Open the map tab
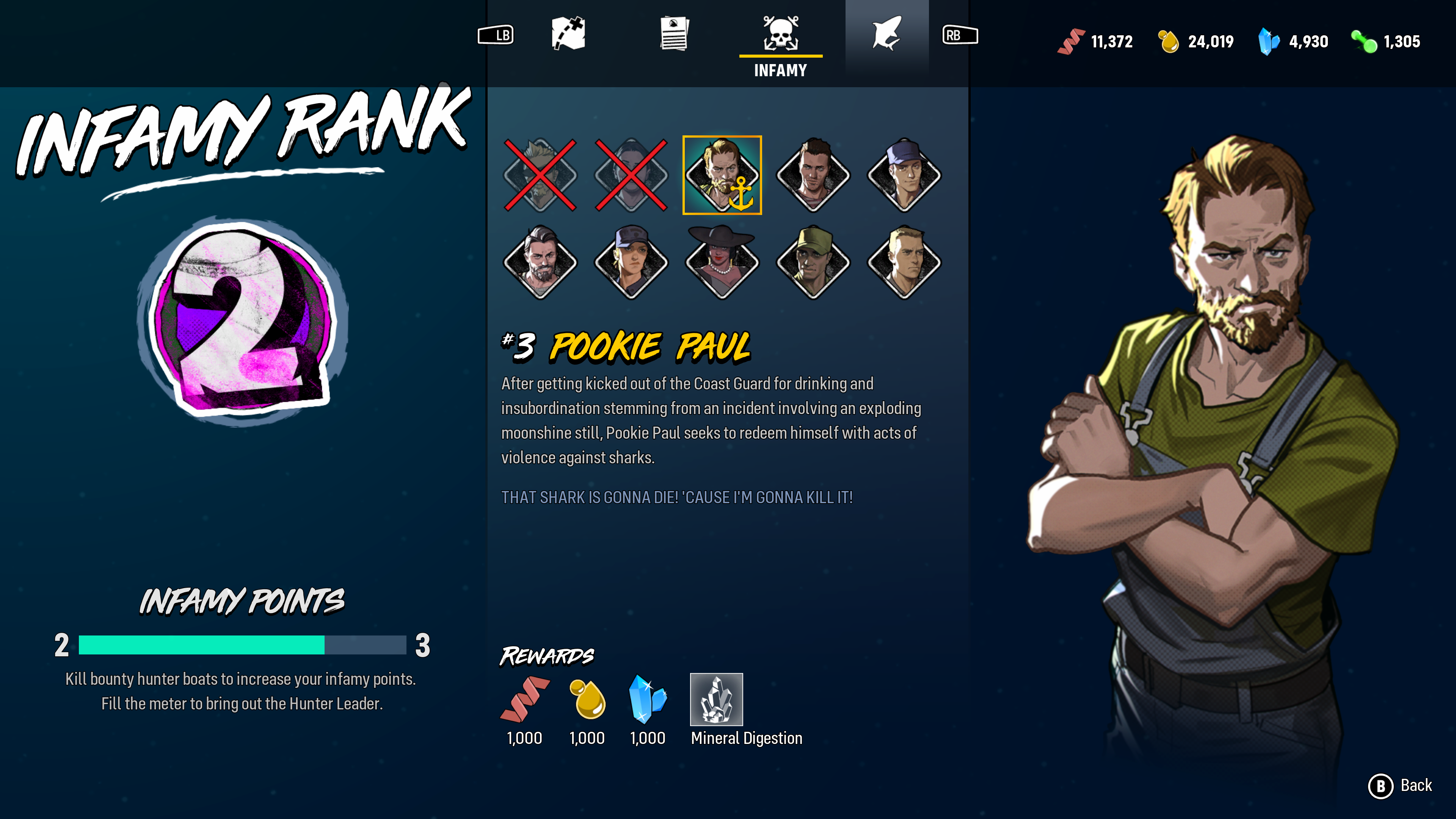The image size is (1456, 819). coord(568,35)
